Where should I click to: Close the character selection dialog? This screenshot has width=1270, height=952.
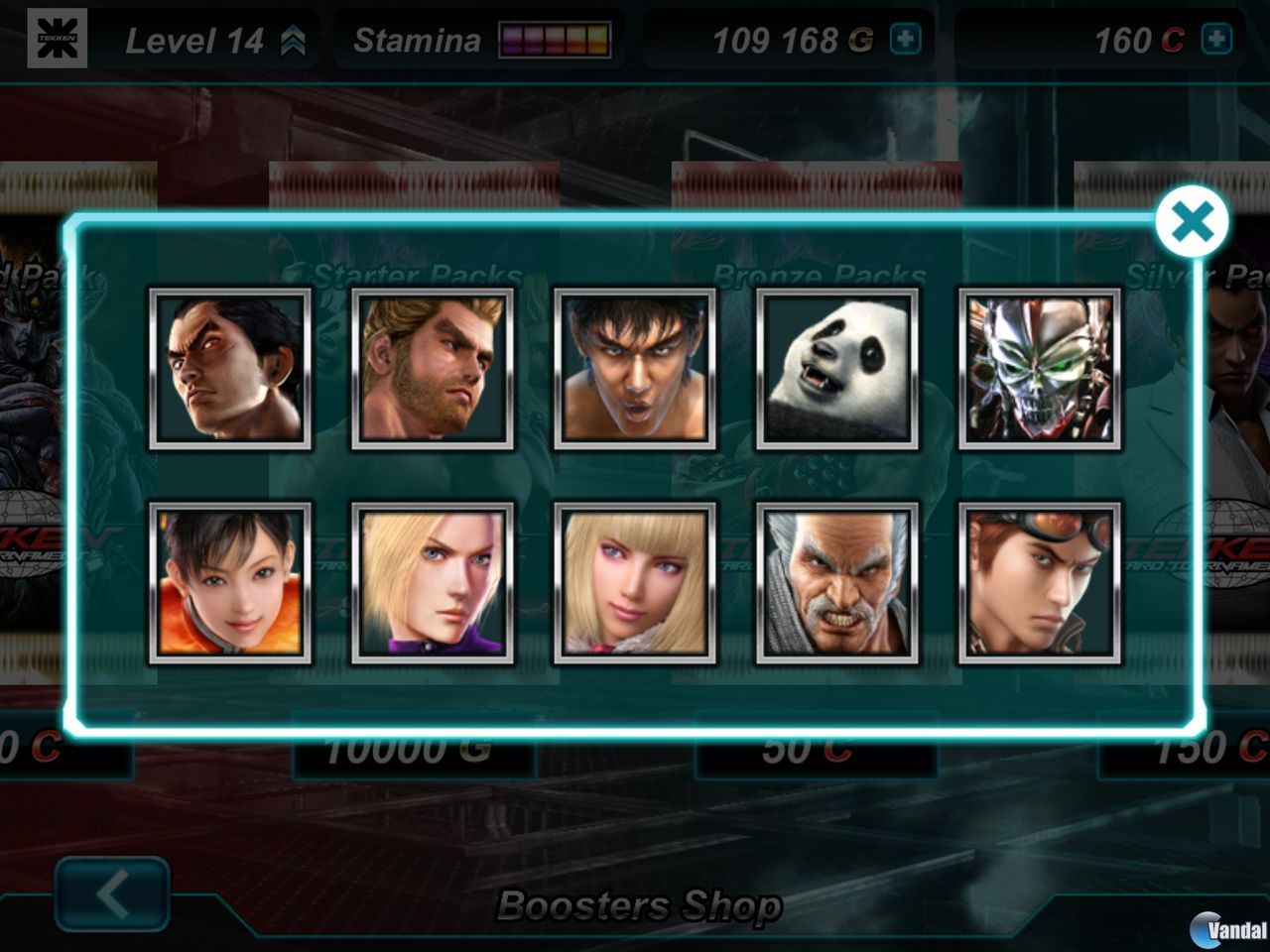(x=1191, y=221)
